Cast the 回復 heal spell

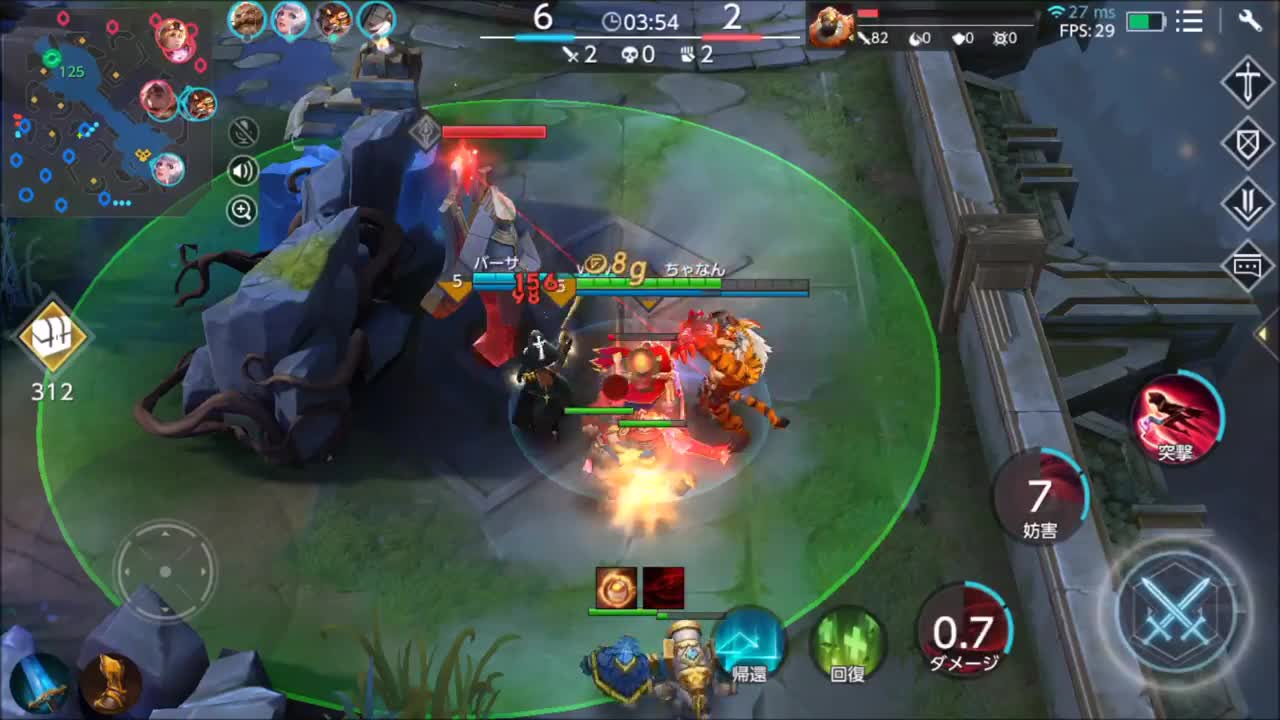[x=848, y=645]
